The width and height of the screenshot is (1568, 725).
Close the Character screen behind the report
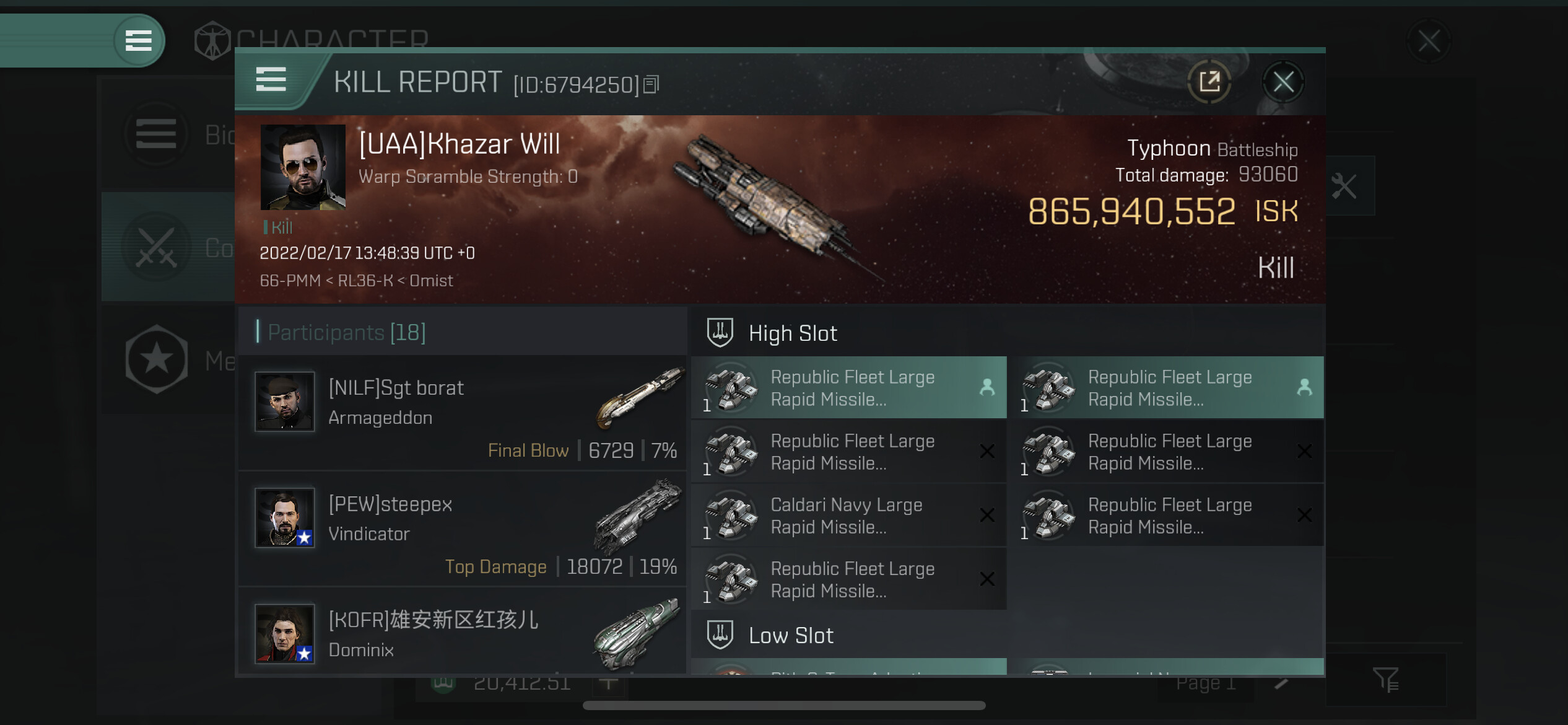pos(1429,42)
